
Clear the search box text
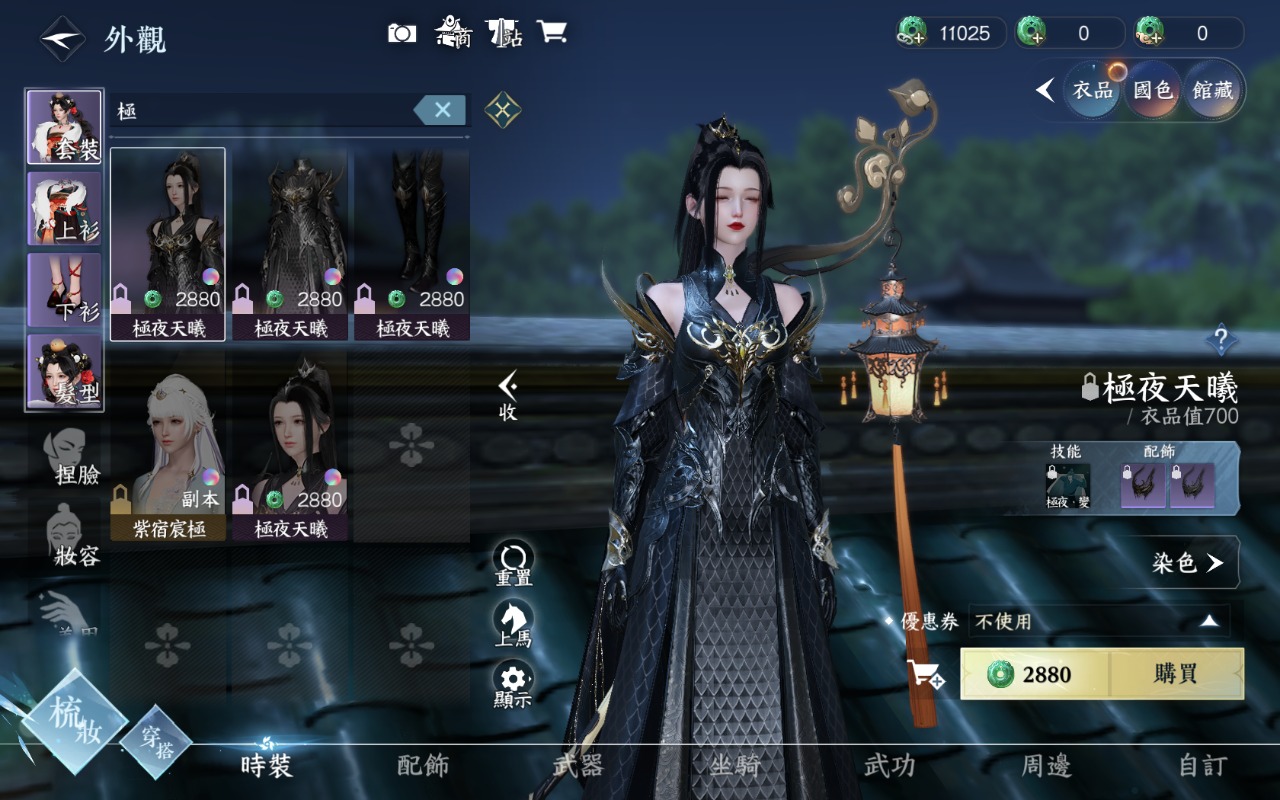pos(442,110)
